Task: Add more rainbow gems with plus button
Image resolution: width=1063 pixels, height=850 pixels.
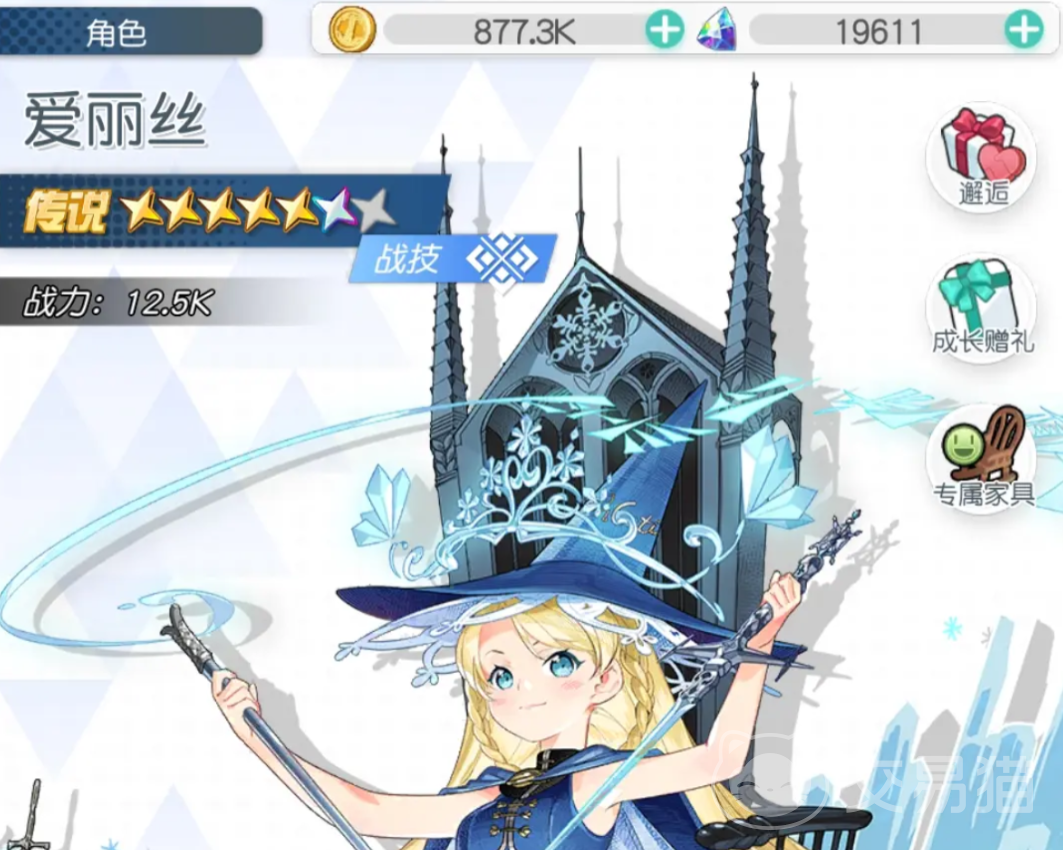Action: pos(1022,32)
